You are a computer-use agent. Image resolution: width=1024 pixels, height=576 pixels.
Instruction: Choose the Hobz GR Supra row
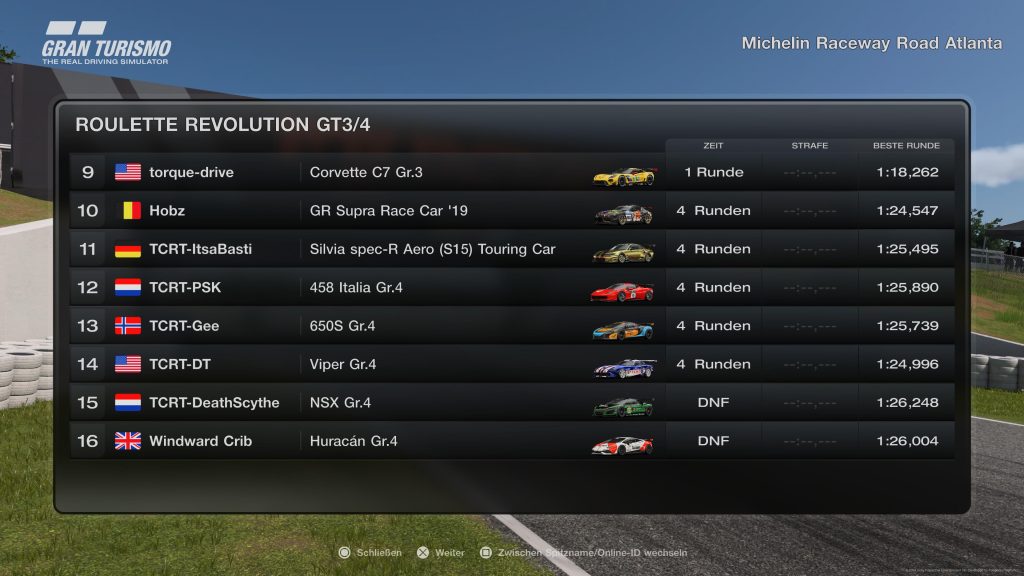pyautogui.click(x=511, y=211)
